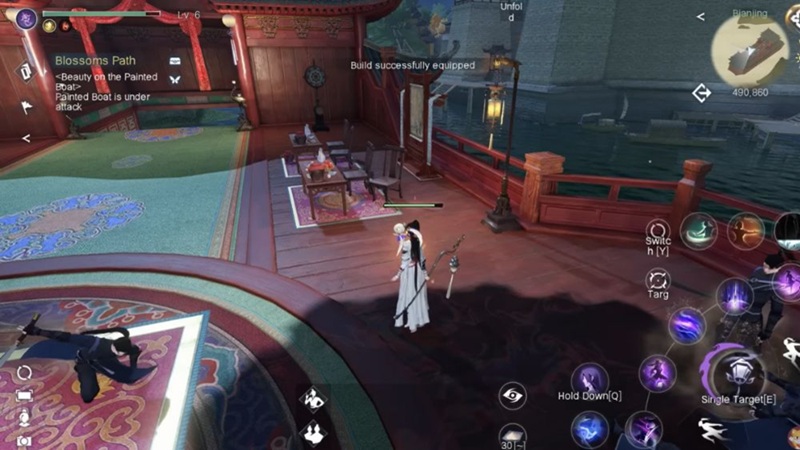This screenshot has height=450, width=800.
Task: Use the green leaping figure skill
Action: coord(698,230)
